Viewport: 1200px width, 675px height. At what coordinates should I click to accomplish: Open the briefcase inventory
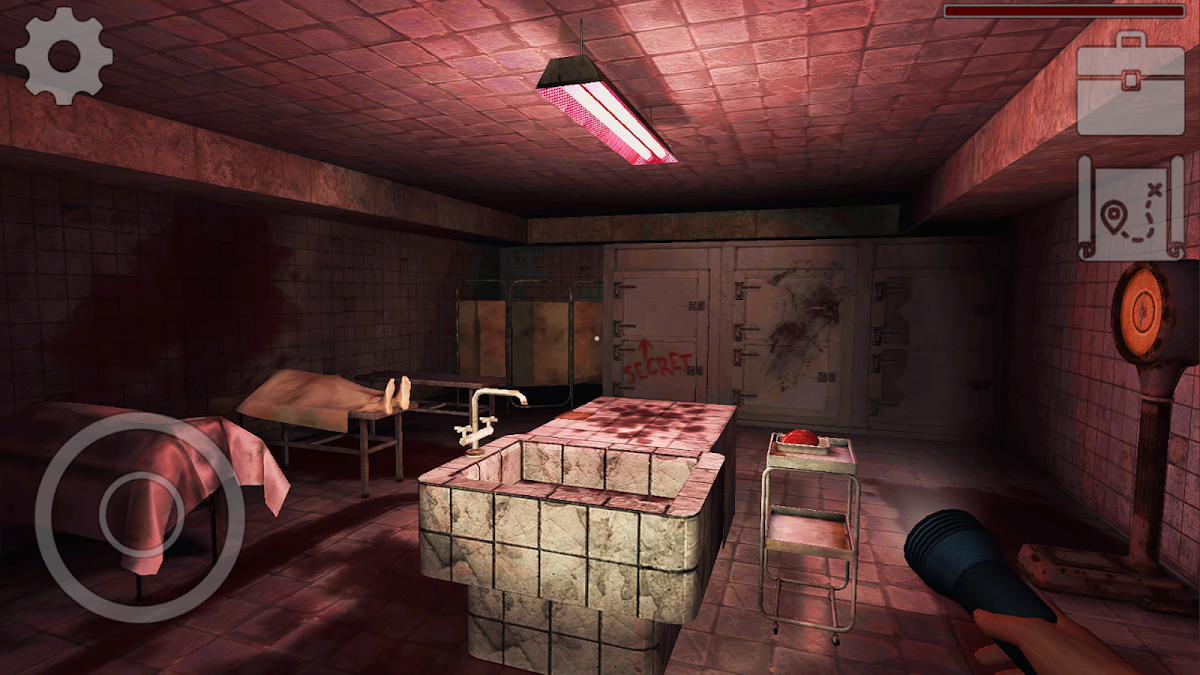(1131, 86)
